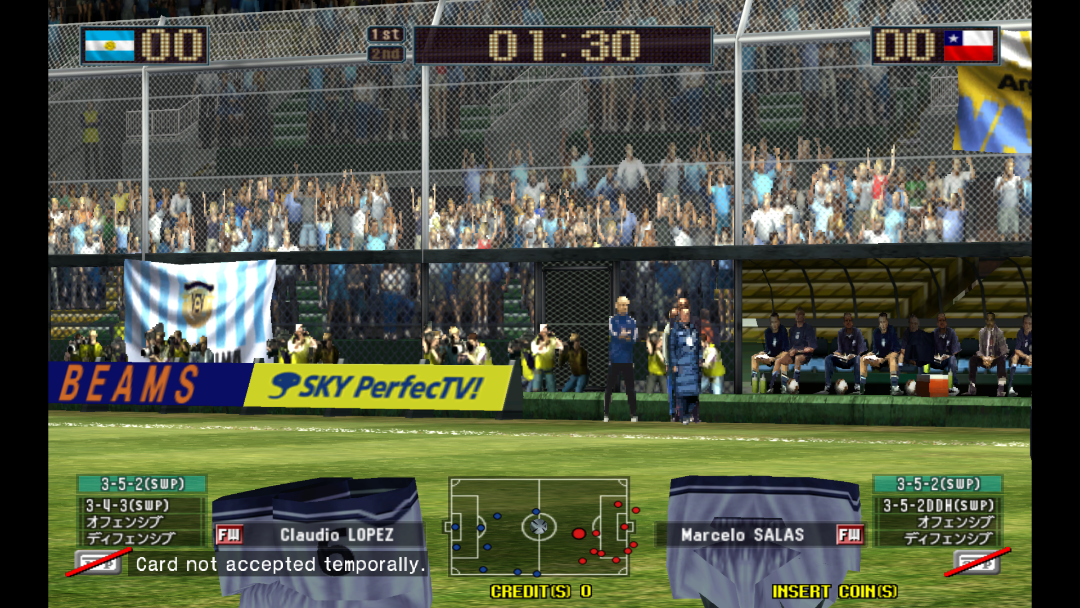The width and height of the screenshot is (1080, 608).
Task: Click the FW badge next to Claudio LOPEZ
Action: coord(228,535)
